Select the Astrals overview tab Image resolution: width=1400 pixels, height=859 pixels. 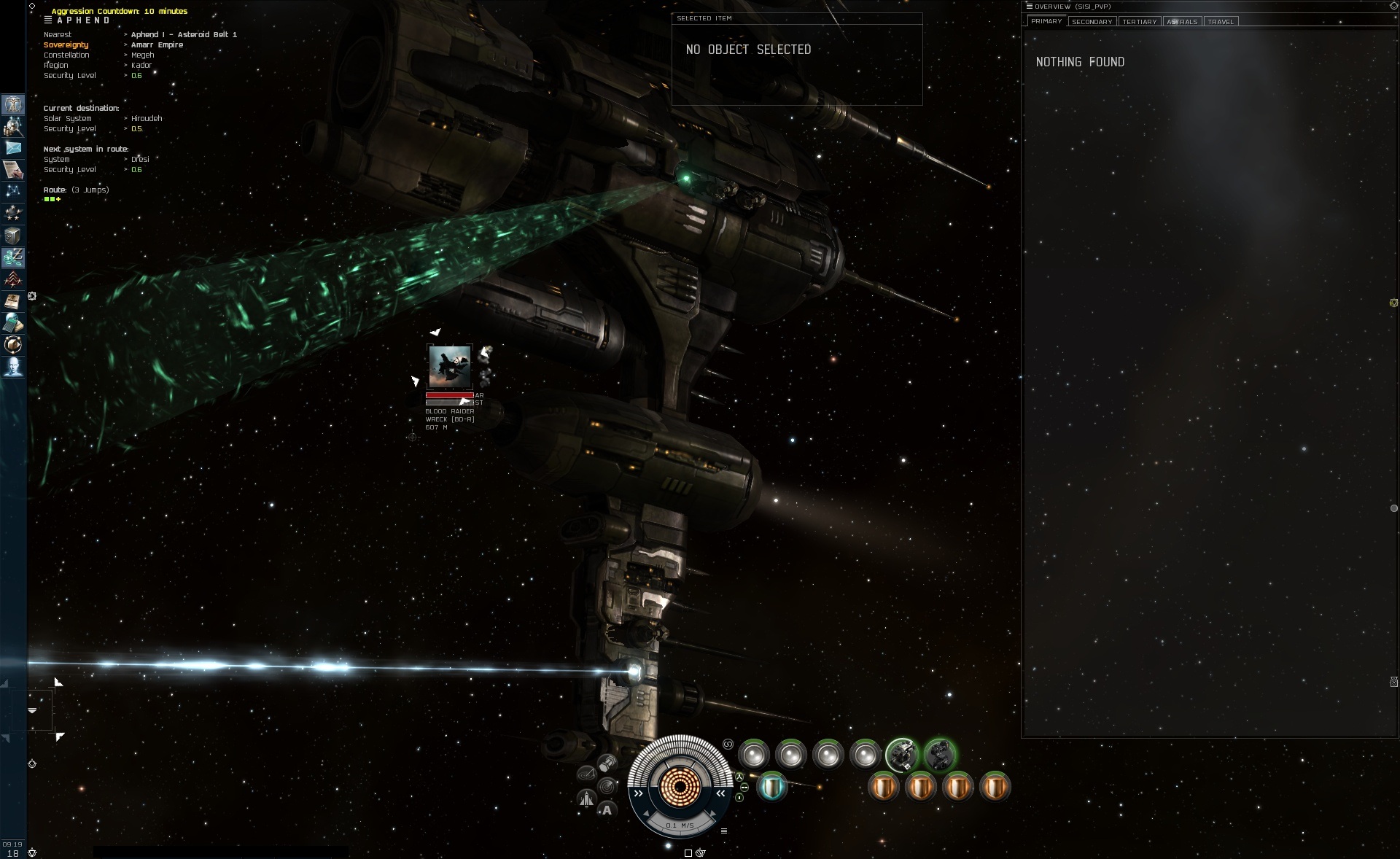click(x=1182, y=22)
